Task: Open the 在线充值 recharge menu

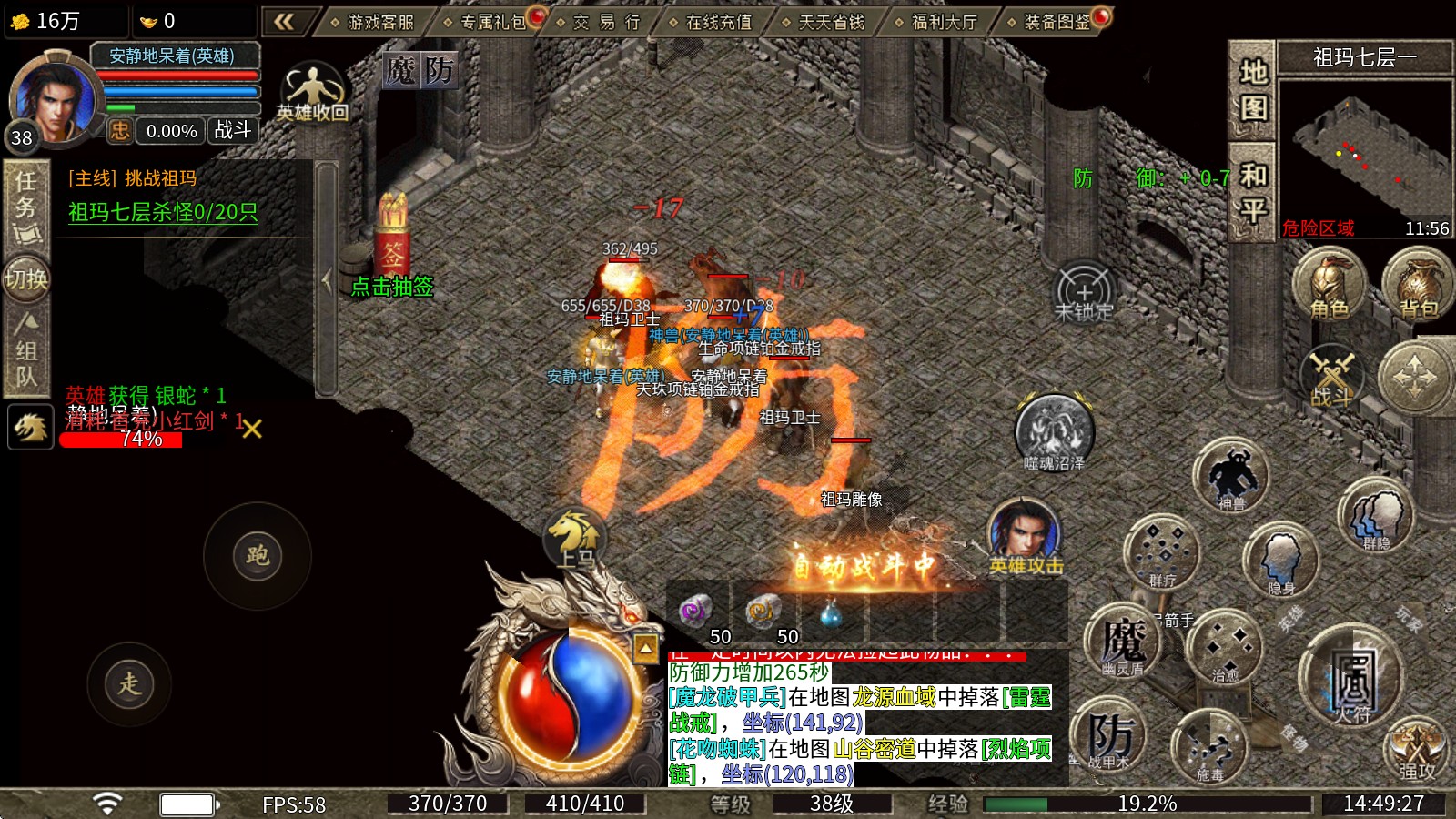Action: [719, 20]
